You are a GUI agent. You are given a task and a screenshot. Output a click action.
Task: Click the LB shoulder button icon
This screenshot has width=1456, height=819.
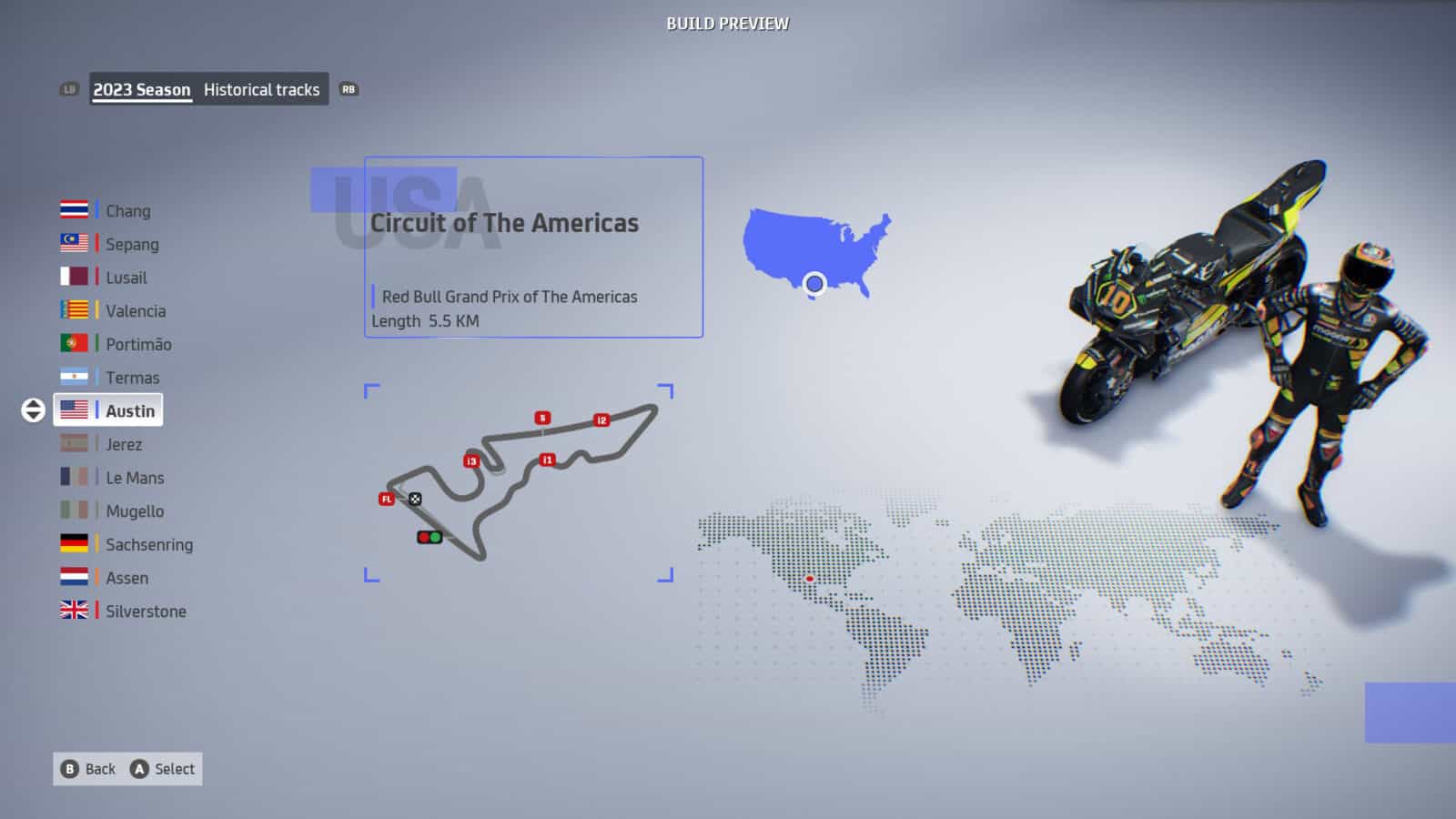(x=68, y=89)
